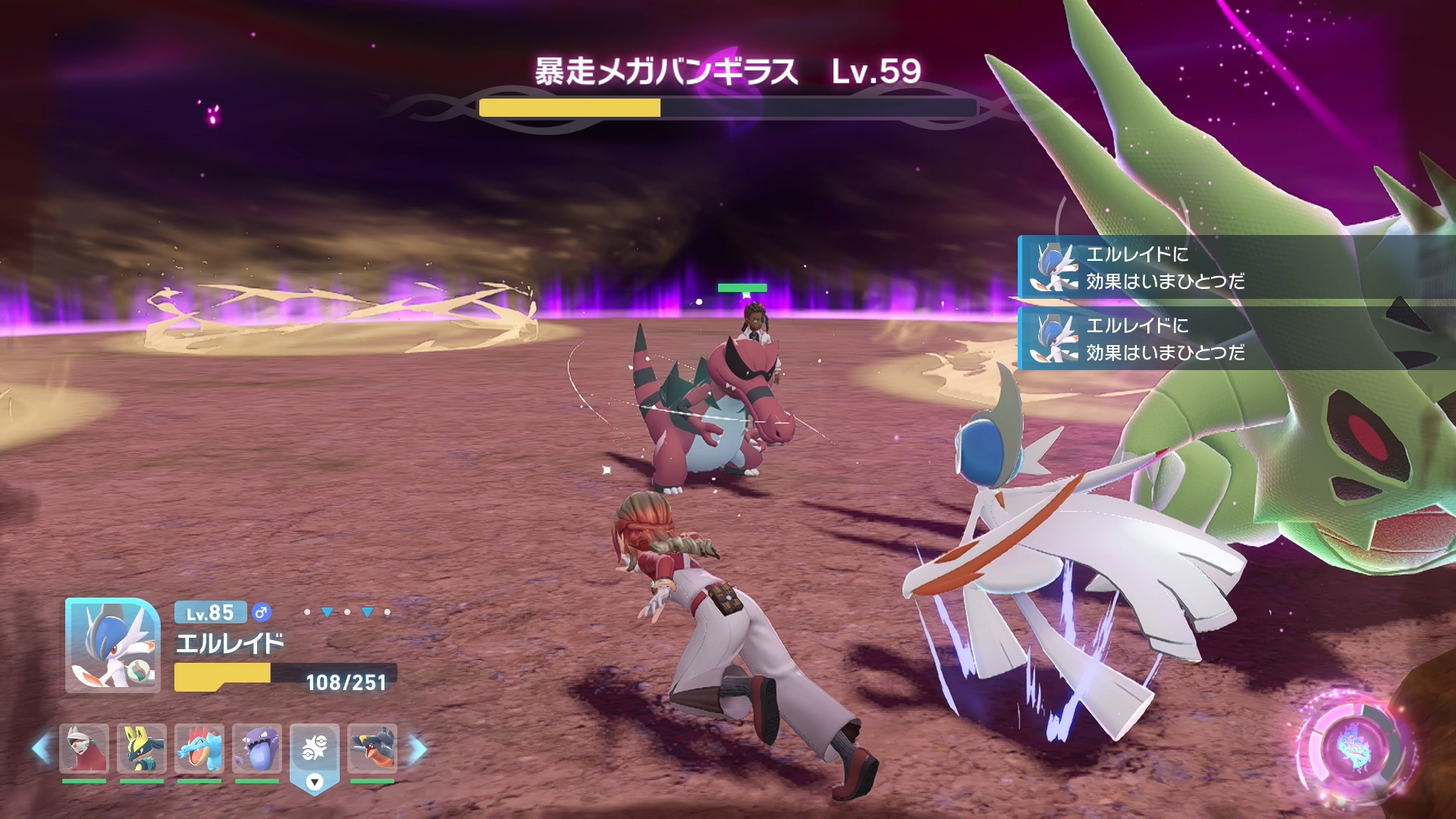Choose Garchomp in the party bar
1456x819 pixels.
372,748
